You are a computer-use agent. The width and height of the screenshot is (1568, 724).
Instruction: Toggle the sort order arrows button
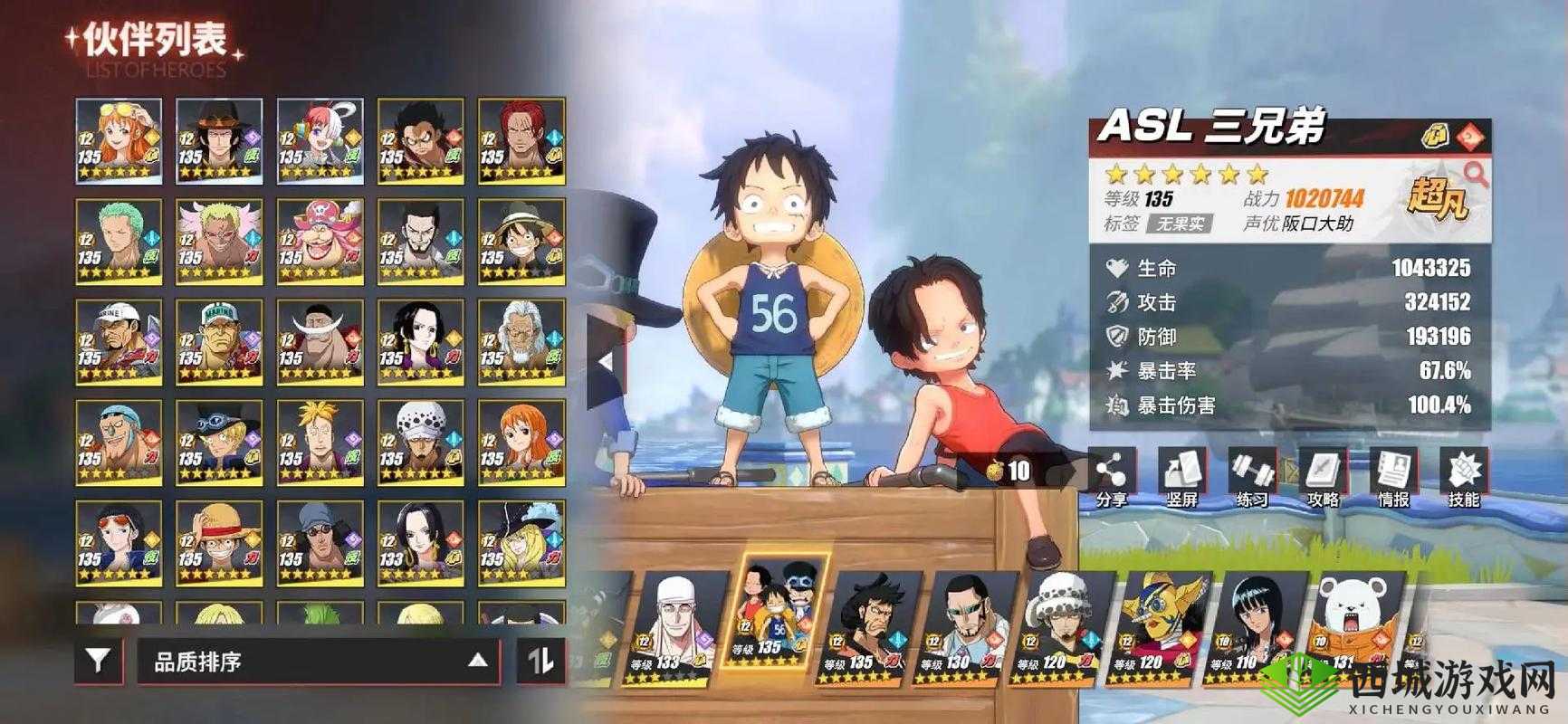click(540, 662)
